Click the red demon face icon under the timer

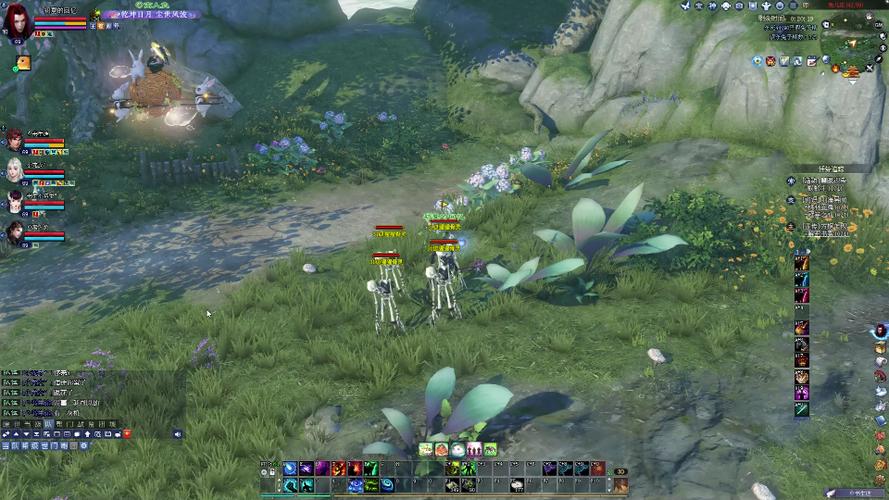771,62
